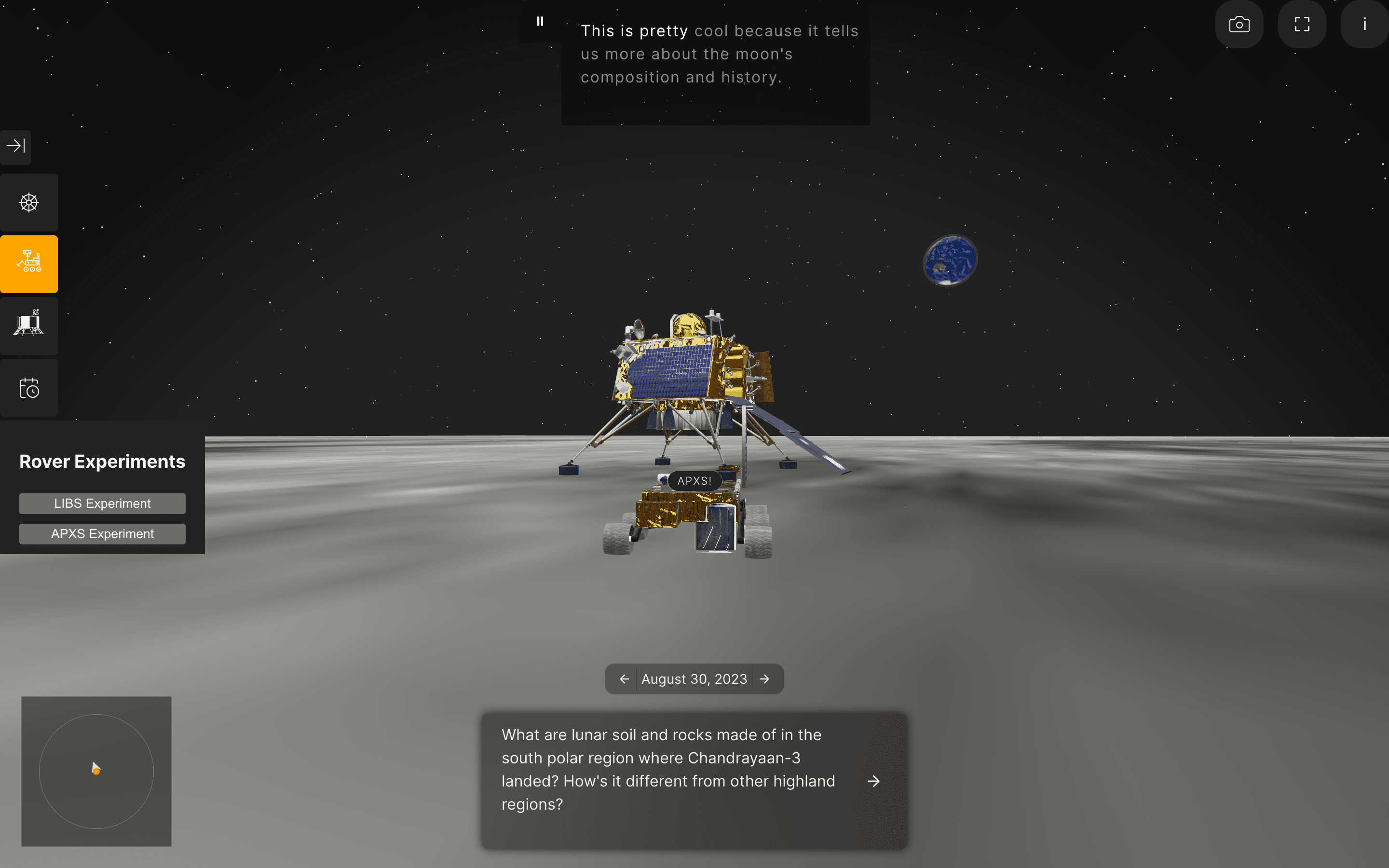Screen dimensions: 1389x868
Task: Run the LIBS Experiment
Action: pyautogui.click(x=102, y=503)
